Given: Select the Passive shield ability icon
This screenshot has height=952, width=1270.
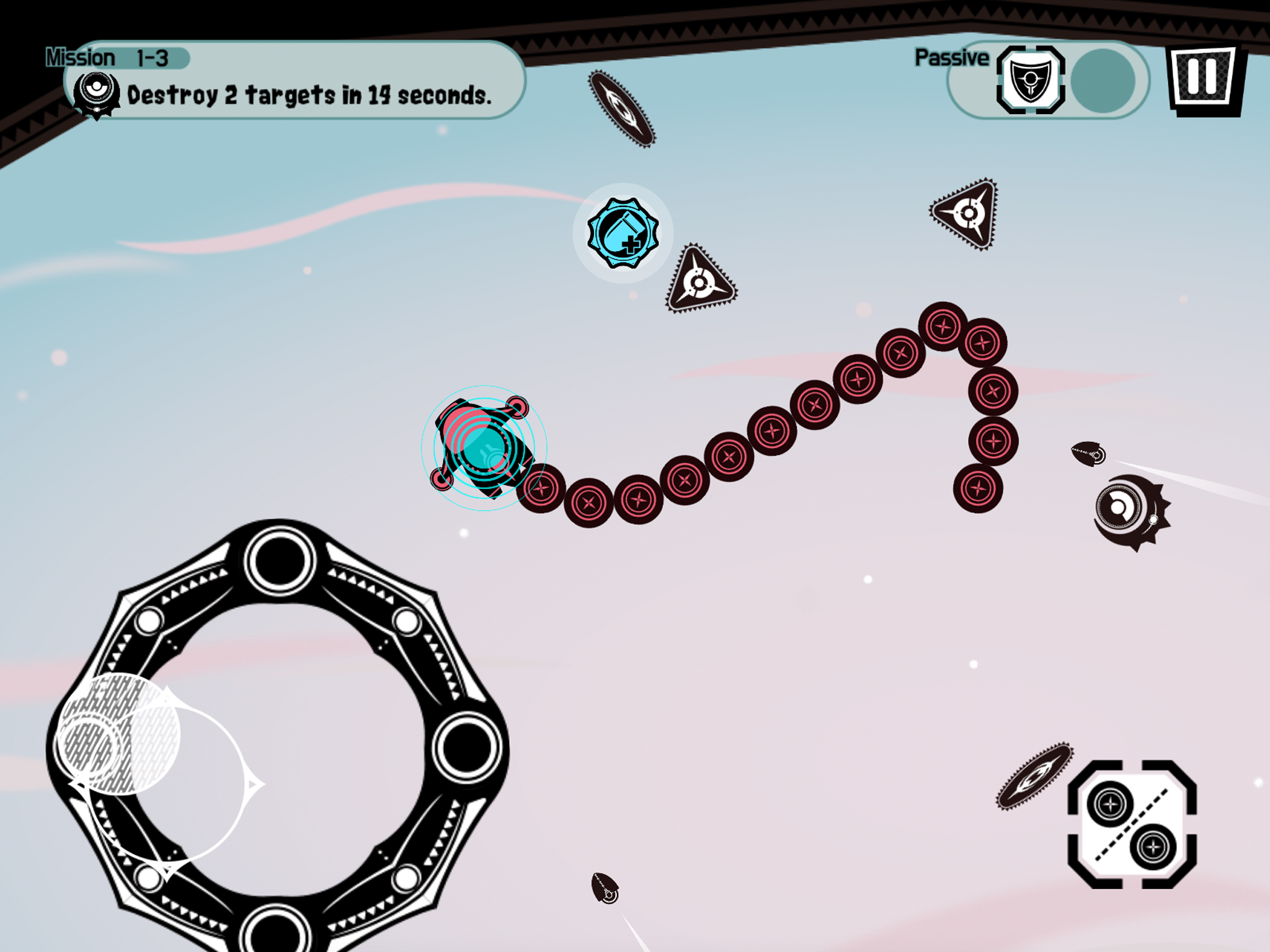Looking at the screenshot, I should 1032,81.
